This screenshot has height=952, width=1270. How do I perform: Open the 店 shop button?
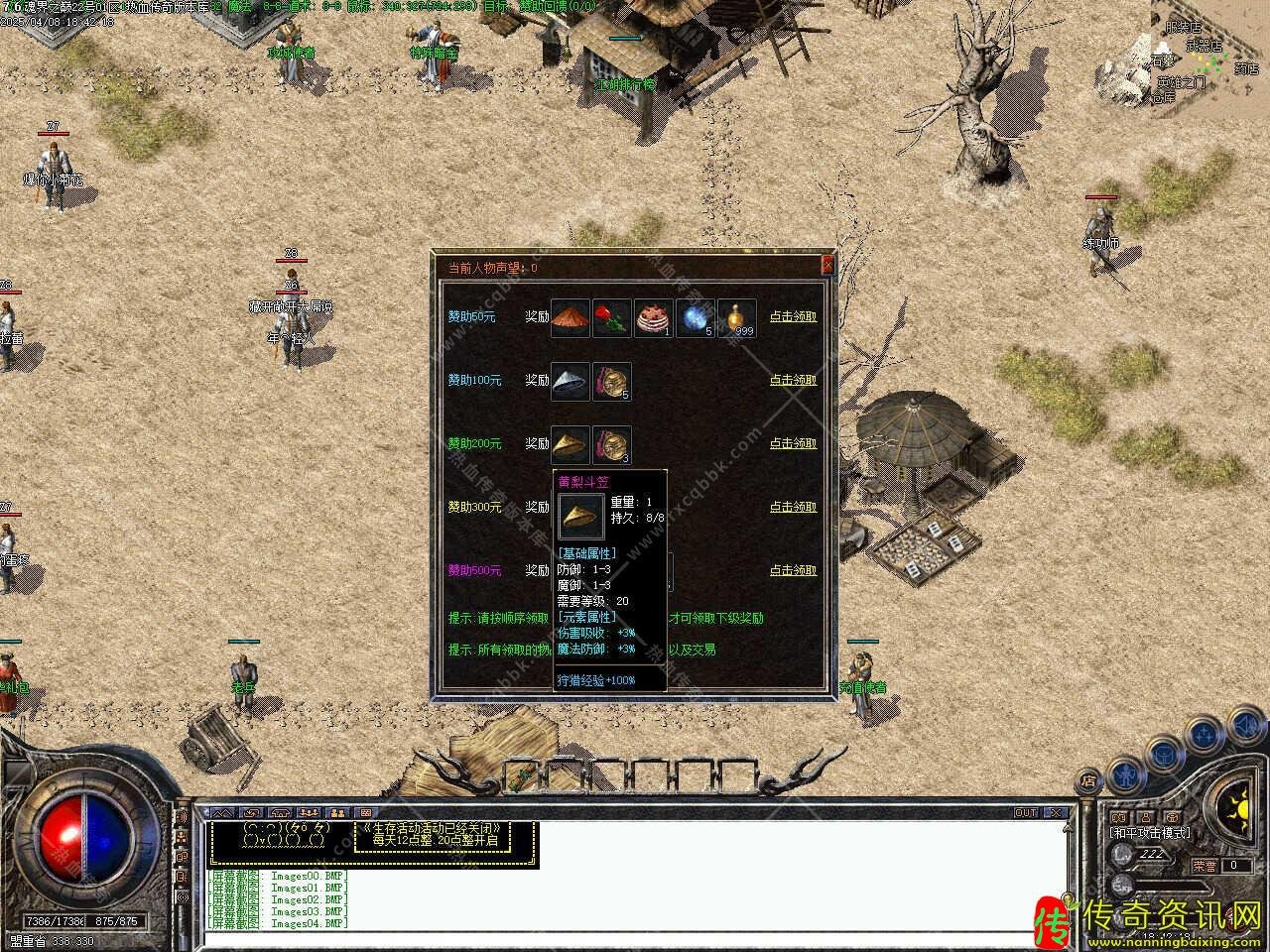point(1088,780)
